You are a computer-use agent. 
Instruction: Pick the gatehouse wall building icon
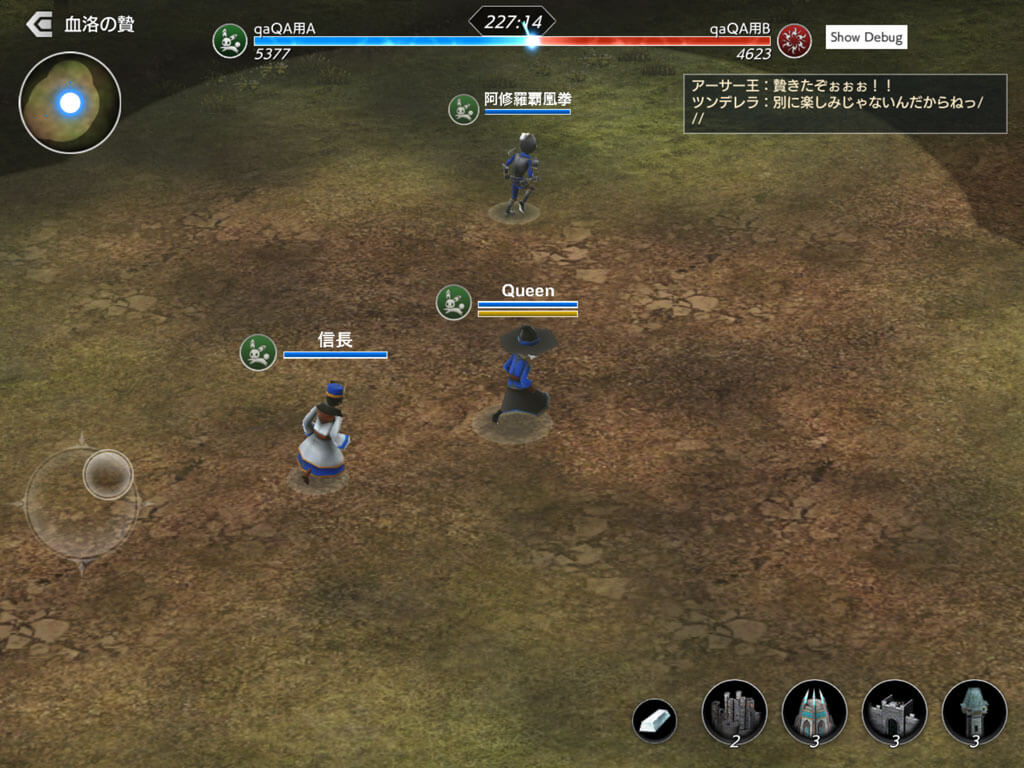pos(894,712)
